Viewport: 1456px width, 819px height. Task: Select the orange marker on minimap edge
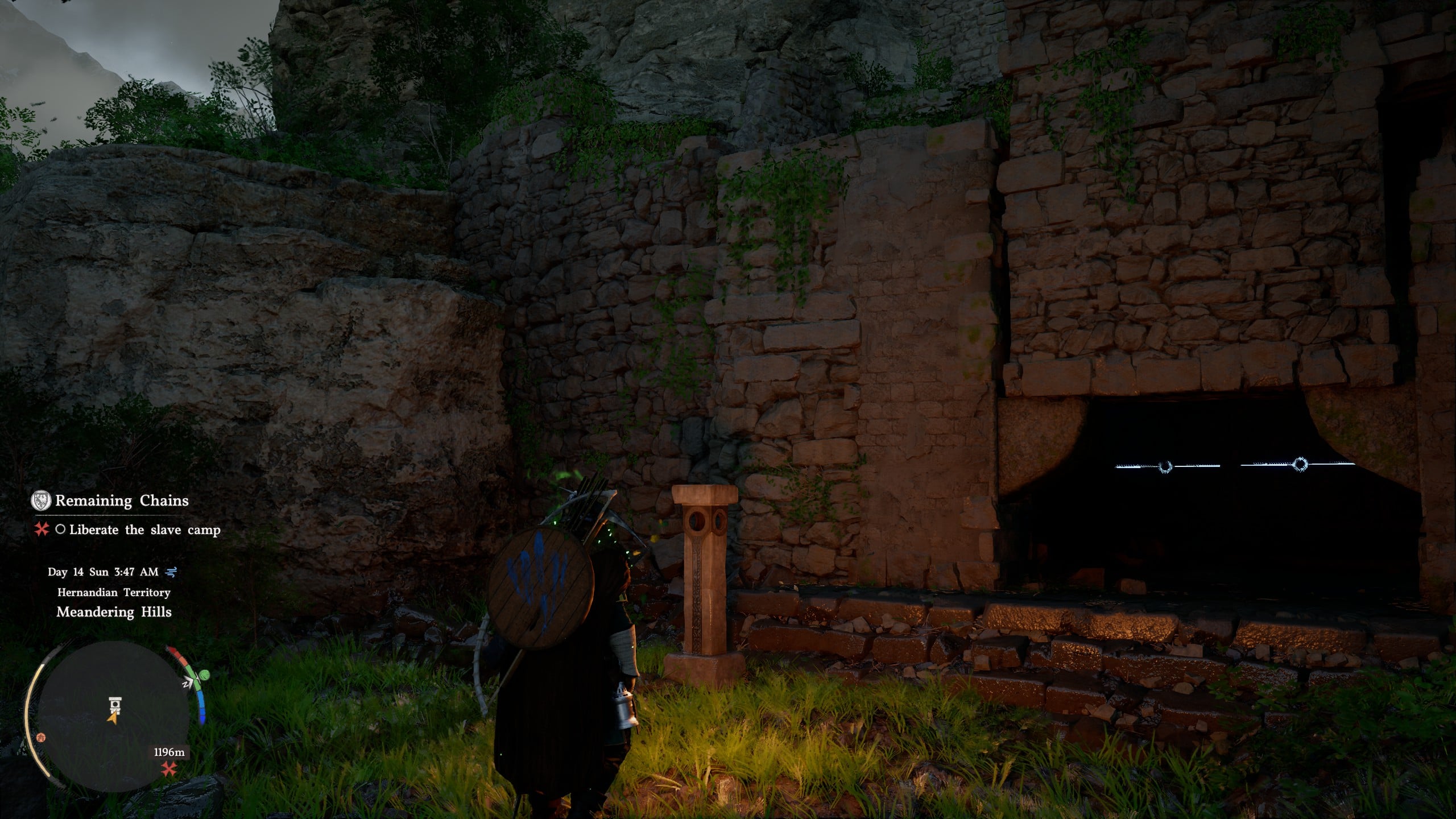coord(40,737)
